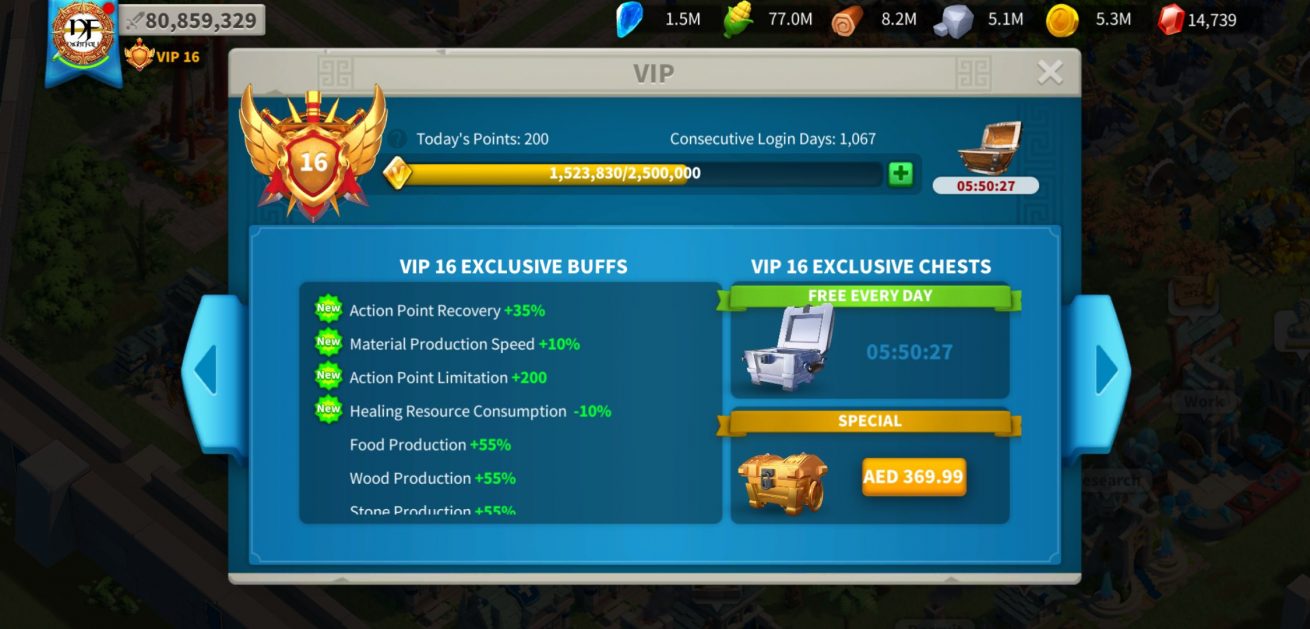Select the stone resource icon
The width and height of the screenshot is (1310, 629).
tap(953, 19)
